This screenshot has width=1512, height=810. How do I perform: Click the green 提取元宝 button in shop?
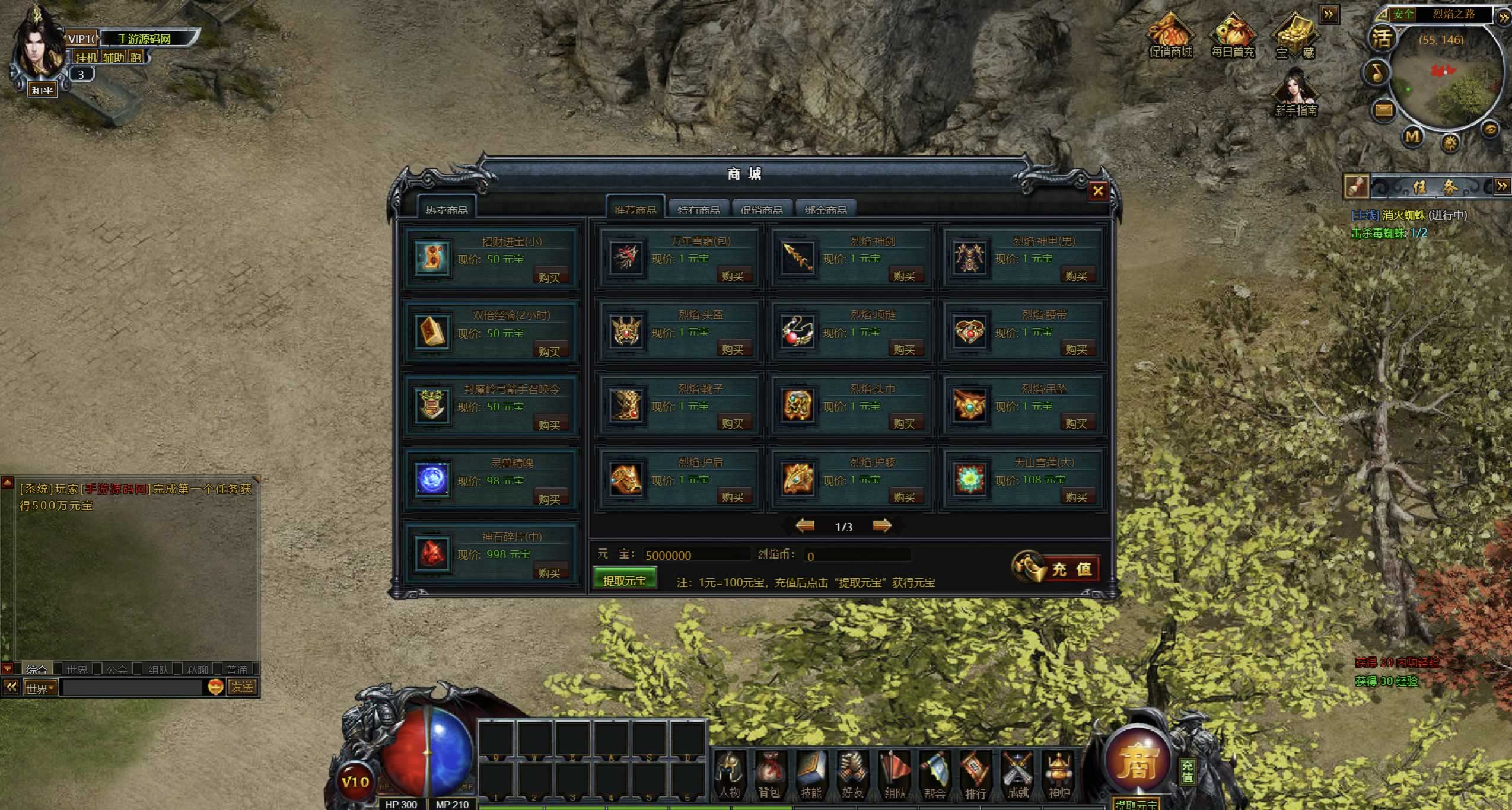click(x=625, y=581)
